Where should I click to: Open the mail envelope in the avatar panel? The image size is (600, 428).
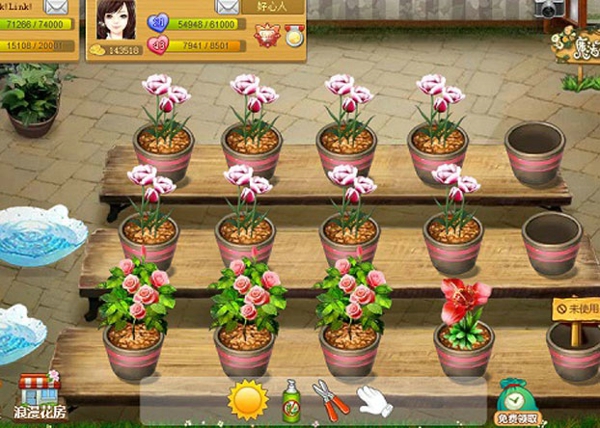tap(226, 5)
